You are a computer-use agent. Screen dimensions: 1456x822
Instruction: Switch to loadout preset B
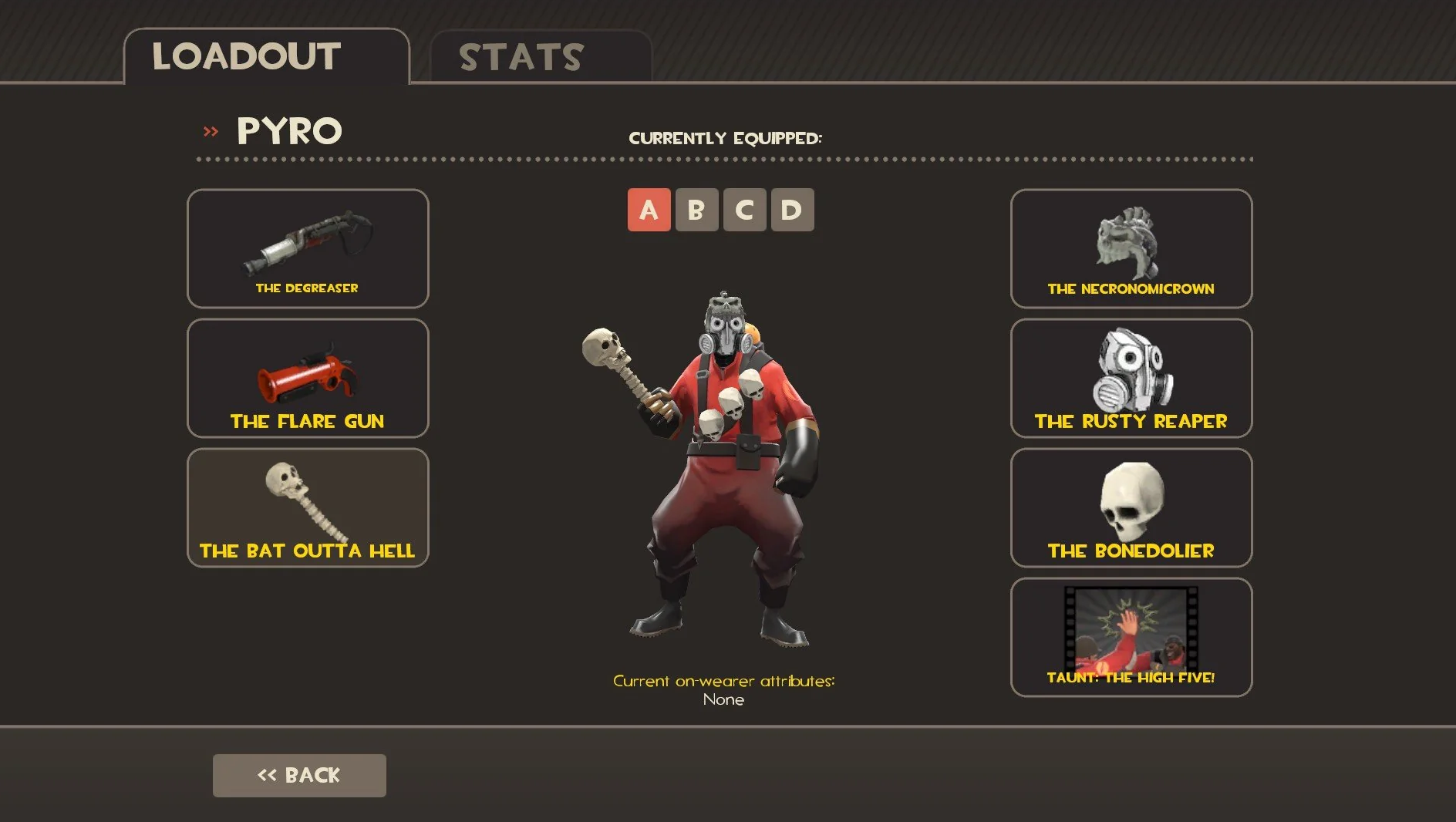tap(696, 210)
